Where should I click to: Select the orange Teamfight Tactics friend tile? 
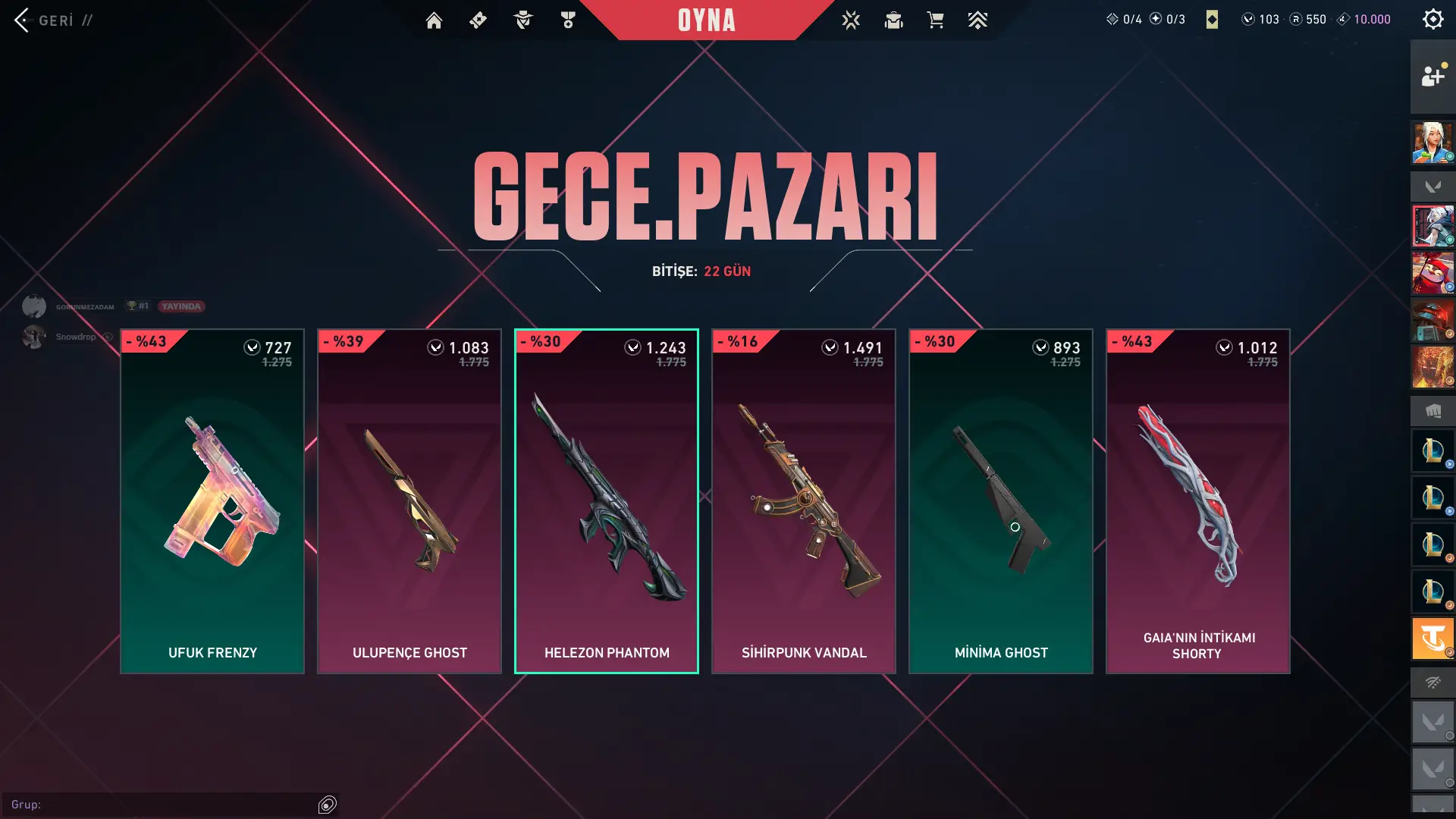pyautogui.click(x=1432, y=639)
